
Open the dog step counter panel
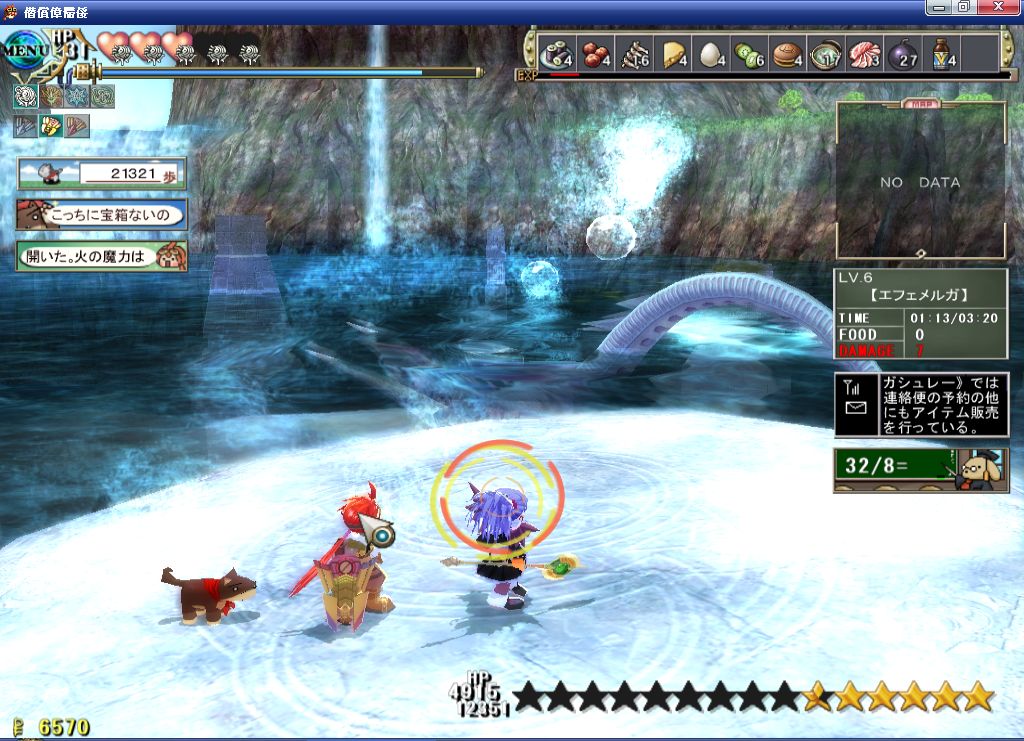coord(101,173)
